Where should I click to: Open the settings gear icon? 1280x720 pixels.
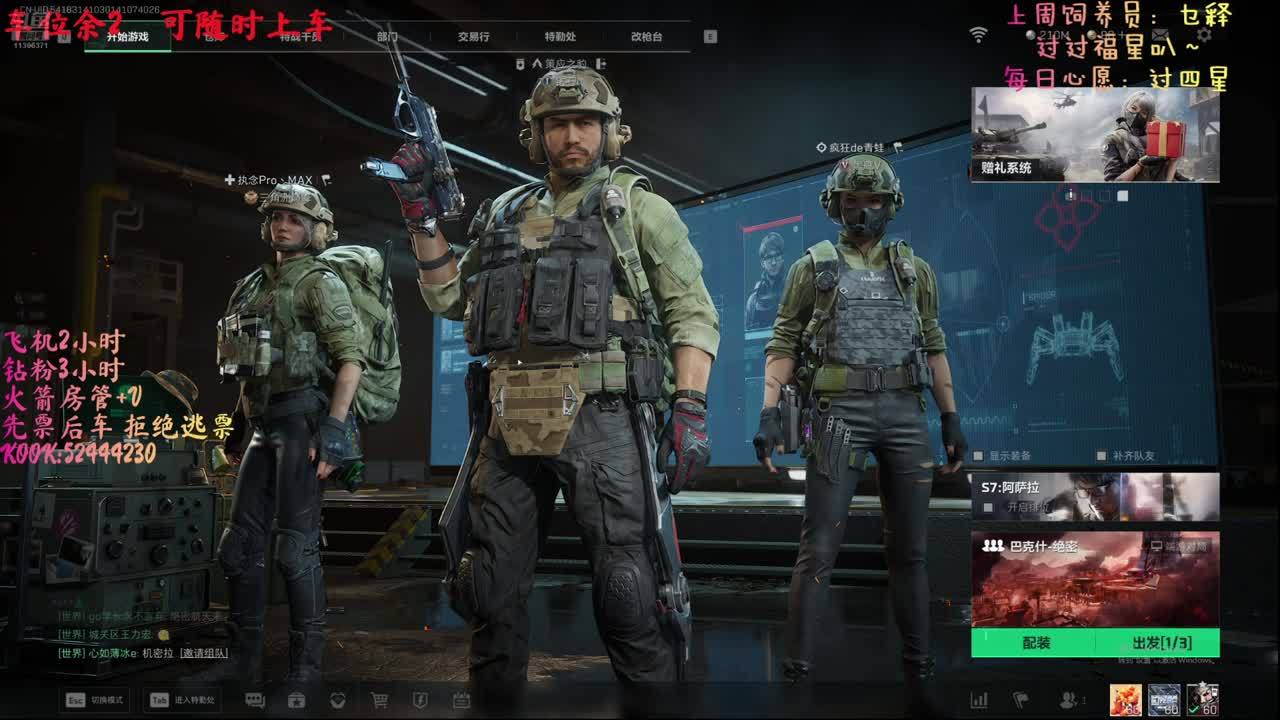[x=1204, y=35]
